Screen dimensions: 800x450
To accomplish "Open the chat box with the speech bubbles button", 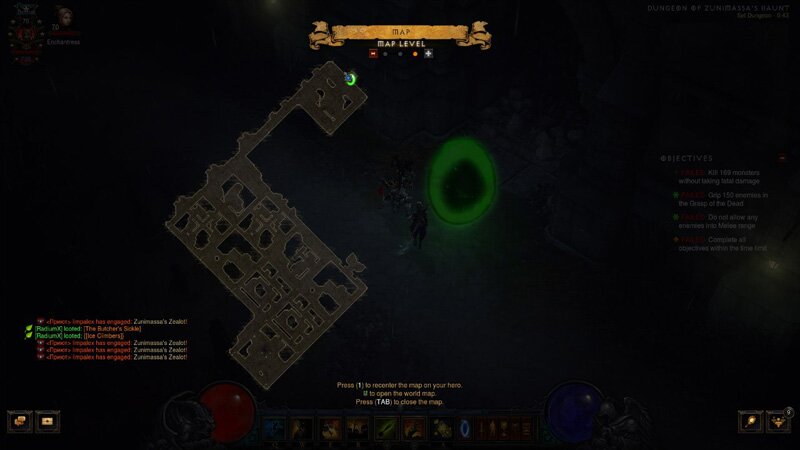I will click(x=20, y=422).
